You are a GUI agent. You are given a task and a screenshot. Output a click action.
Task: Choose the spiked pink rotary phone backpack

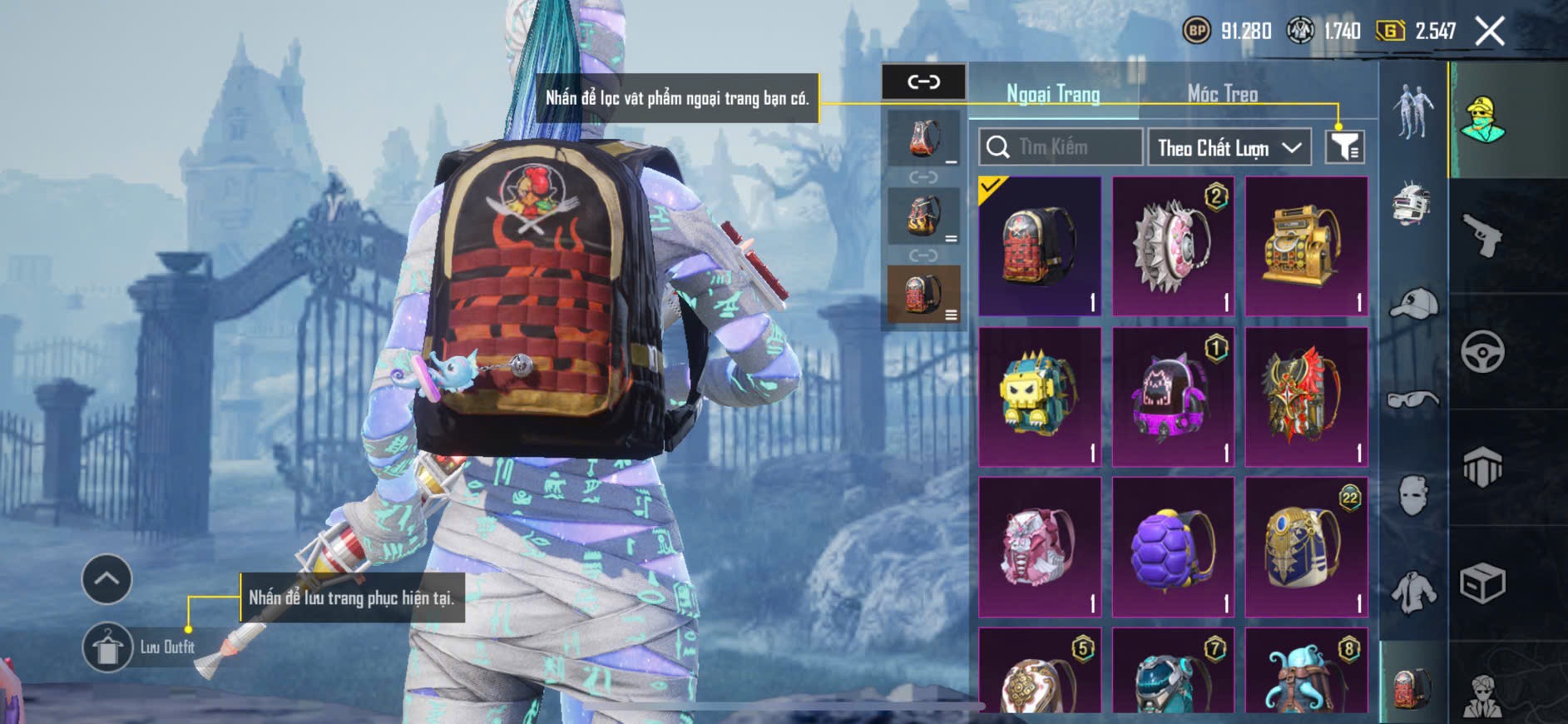[x=1173, y=246]
